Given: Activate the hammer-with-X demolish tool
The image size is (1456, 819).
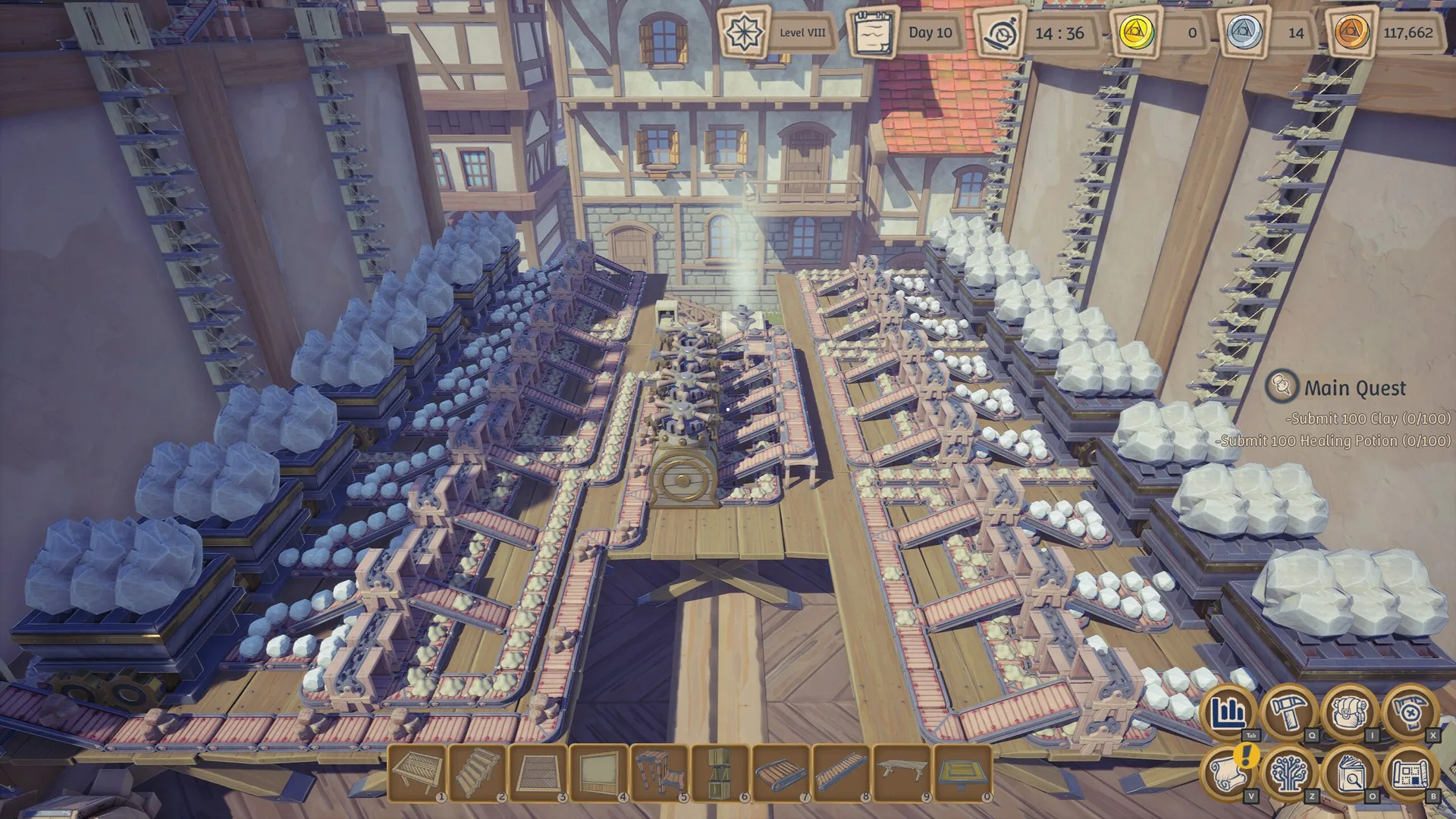Looking at the screenshot, I should [1409, 713].
